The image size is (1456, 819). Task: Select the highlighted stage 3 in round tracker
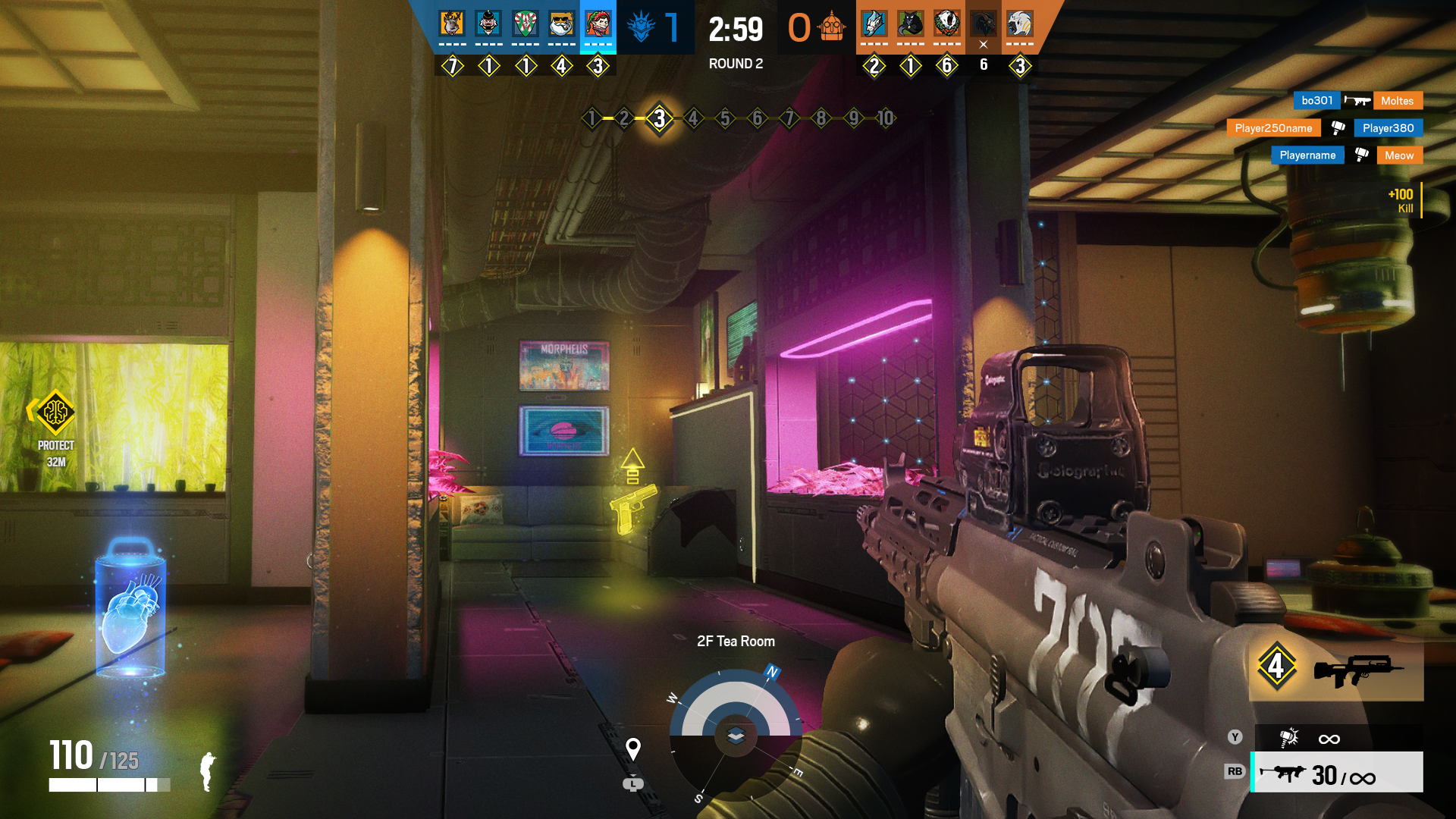(659, 118)
